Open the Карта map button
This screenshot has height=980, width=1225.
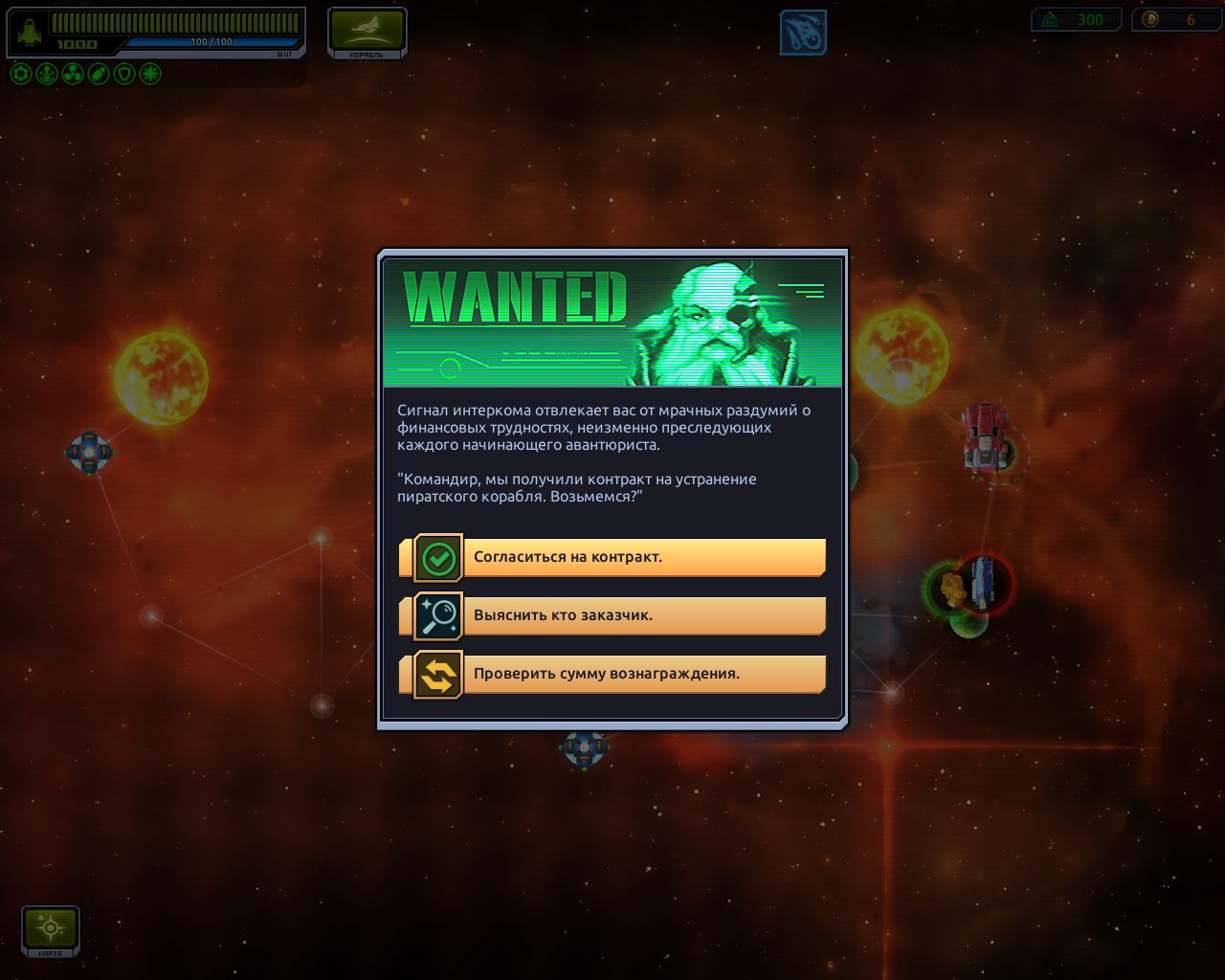coord(50,930)
